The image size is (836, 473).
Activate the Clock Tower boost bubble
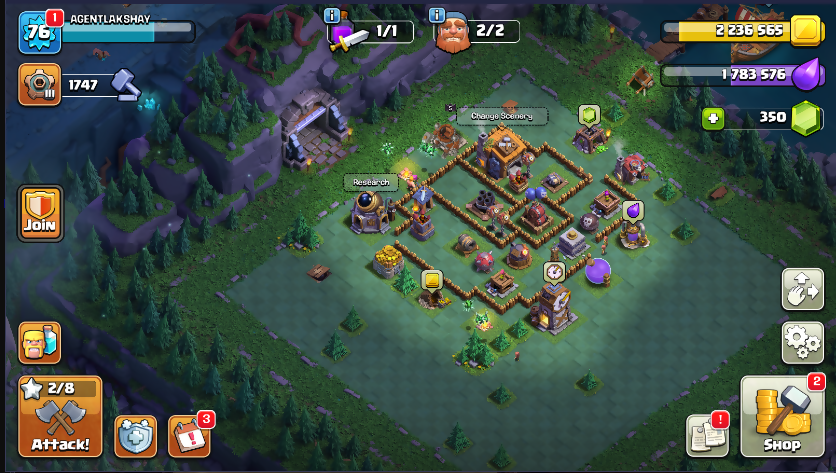tap(554, 271)
